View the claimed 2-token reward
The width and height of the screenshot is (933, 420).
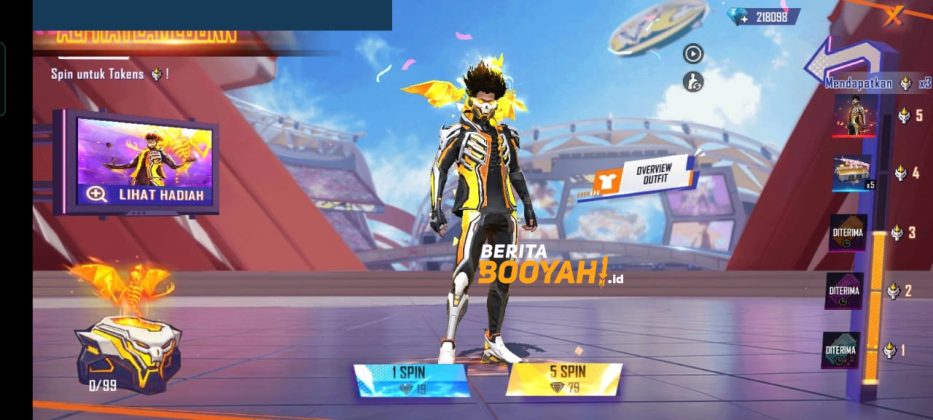click(x=845, y=291)
